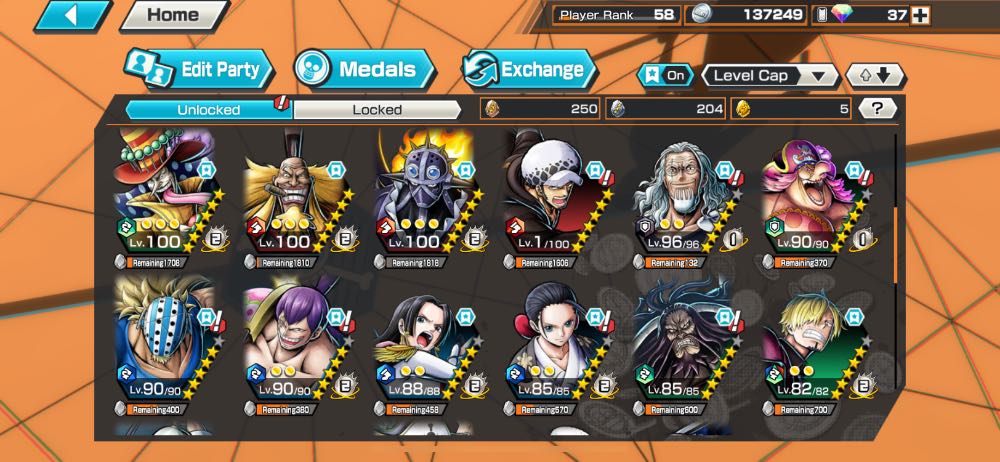1000x462 pixels.
Task: Add rainbow diamonds with the plus button
Action: 921,15
